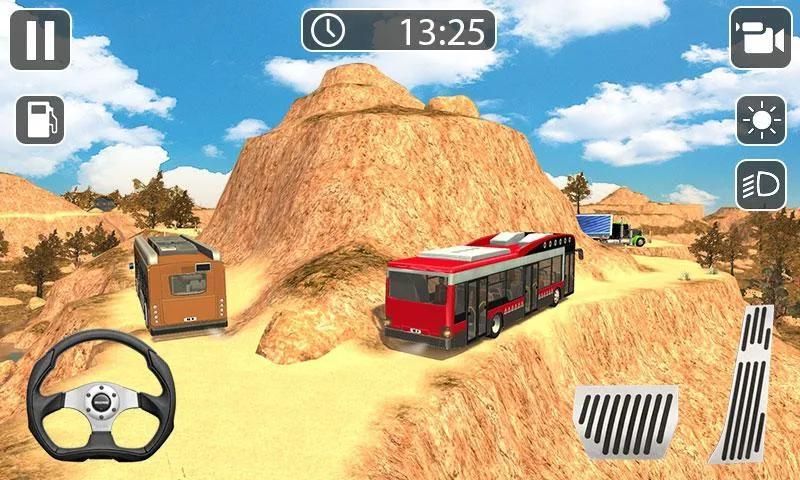Tap the fuel pump icon
Image resolution: width=800 pixels, height=480 pixels.
[x=40, y=120]
